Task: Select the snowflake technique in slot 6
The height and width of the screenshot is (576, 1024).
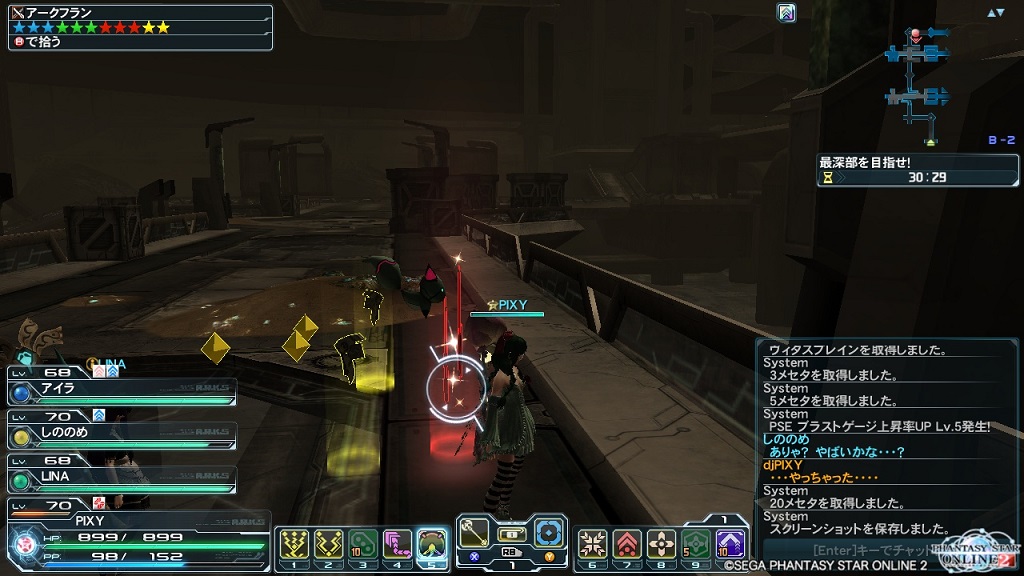Action: pos(592,543)
